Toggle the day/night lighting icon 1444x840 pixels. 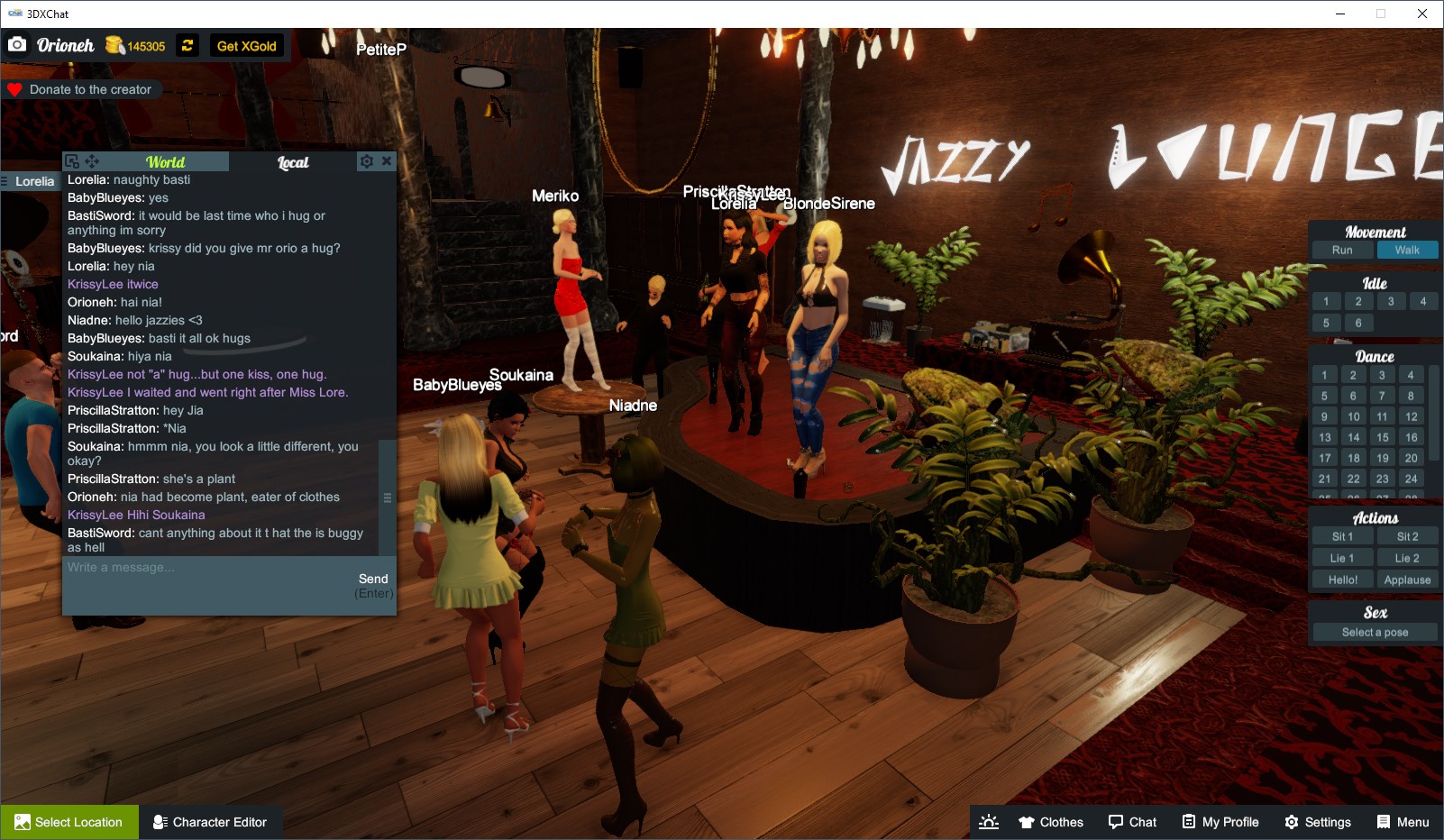click(x=989, y=821)
